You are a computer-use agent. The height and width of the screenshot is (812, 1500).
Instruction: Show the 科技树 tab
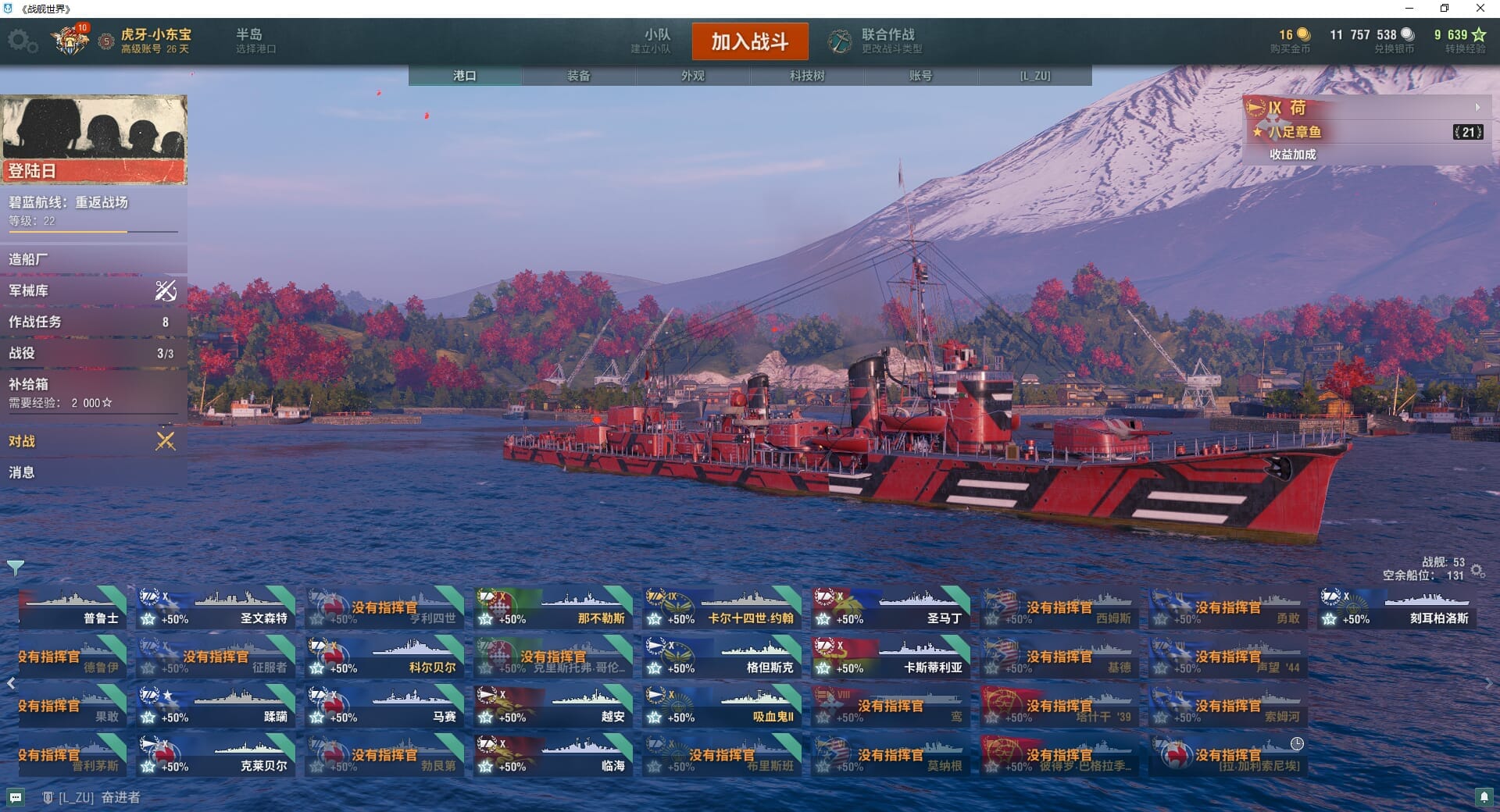[806, 76]
